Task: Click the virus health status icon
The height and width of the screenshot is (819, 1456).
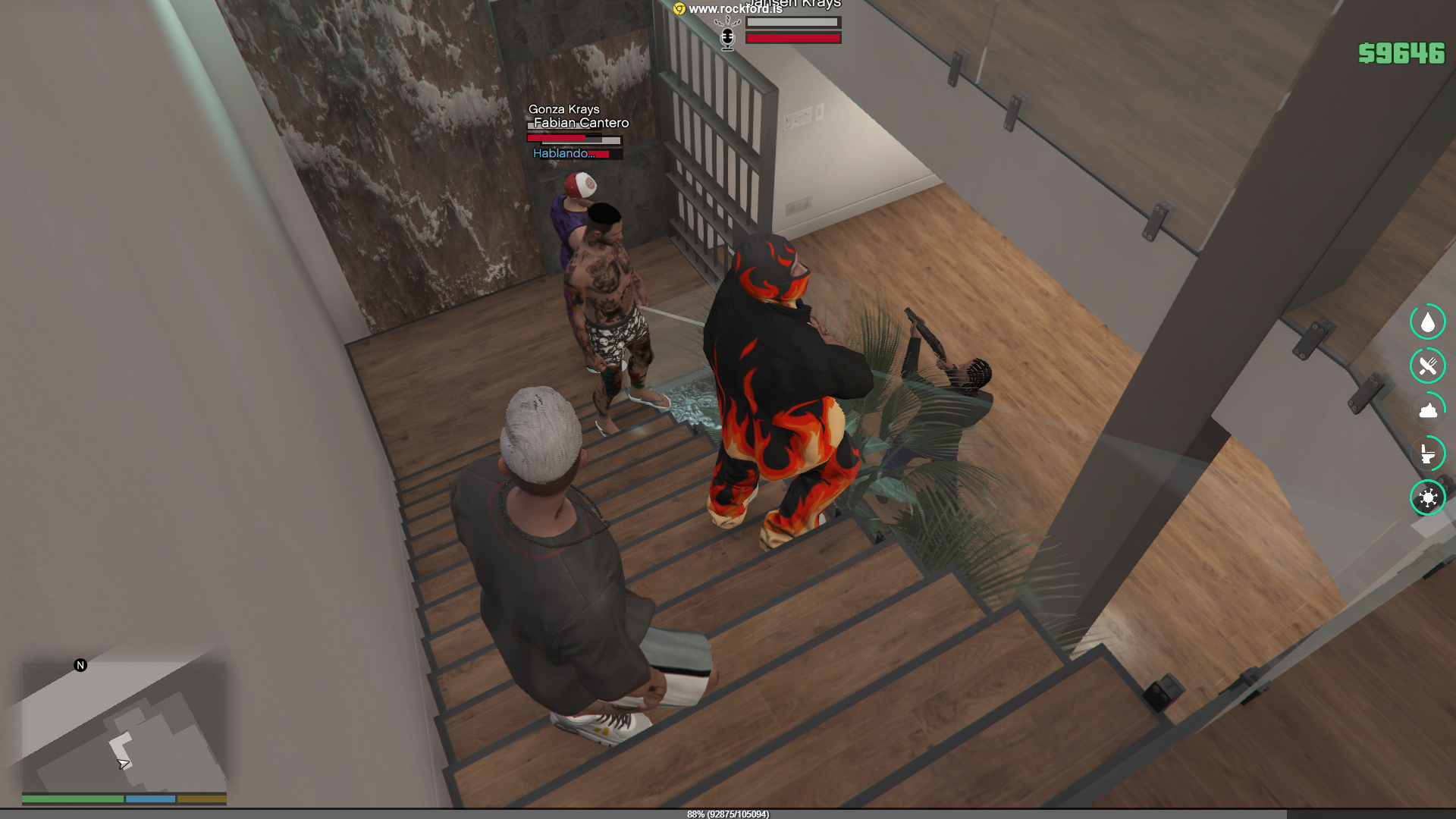Action: [x=1427, y=498]
